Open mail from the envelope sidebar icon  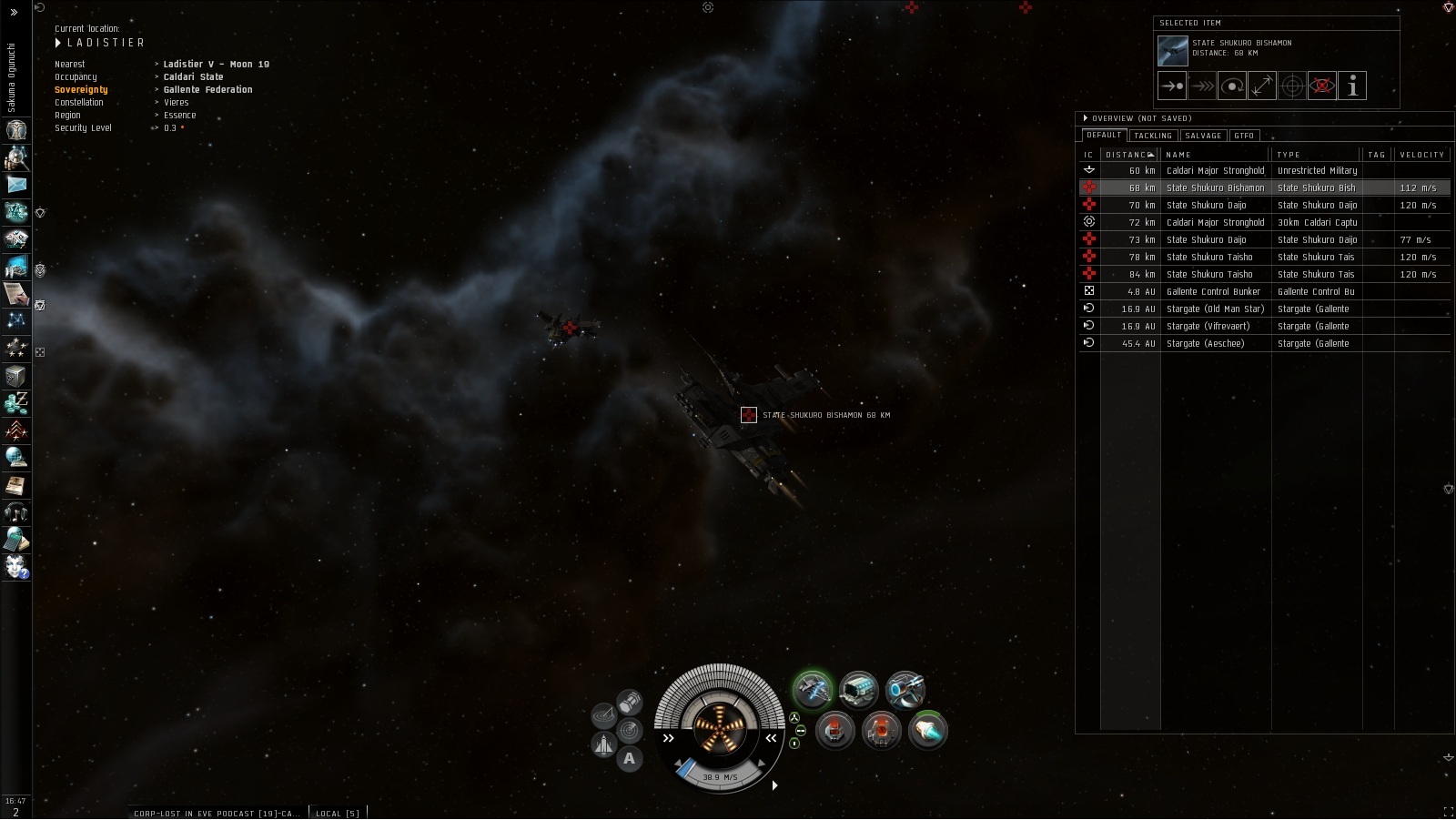point(16,185)
